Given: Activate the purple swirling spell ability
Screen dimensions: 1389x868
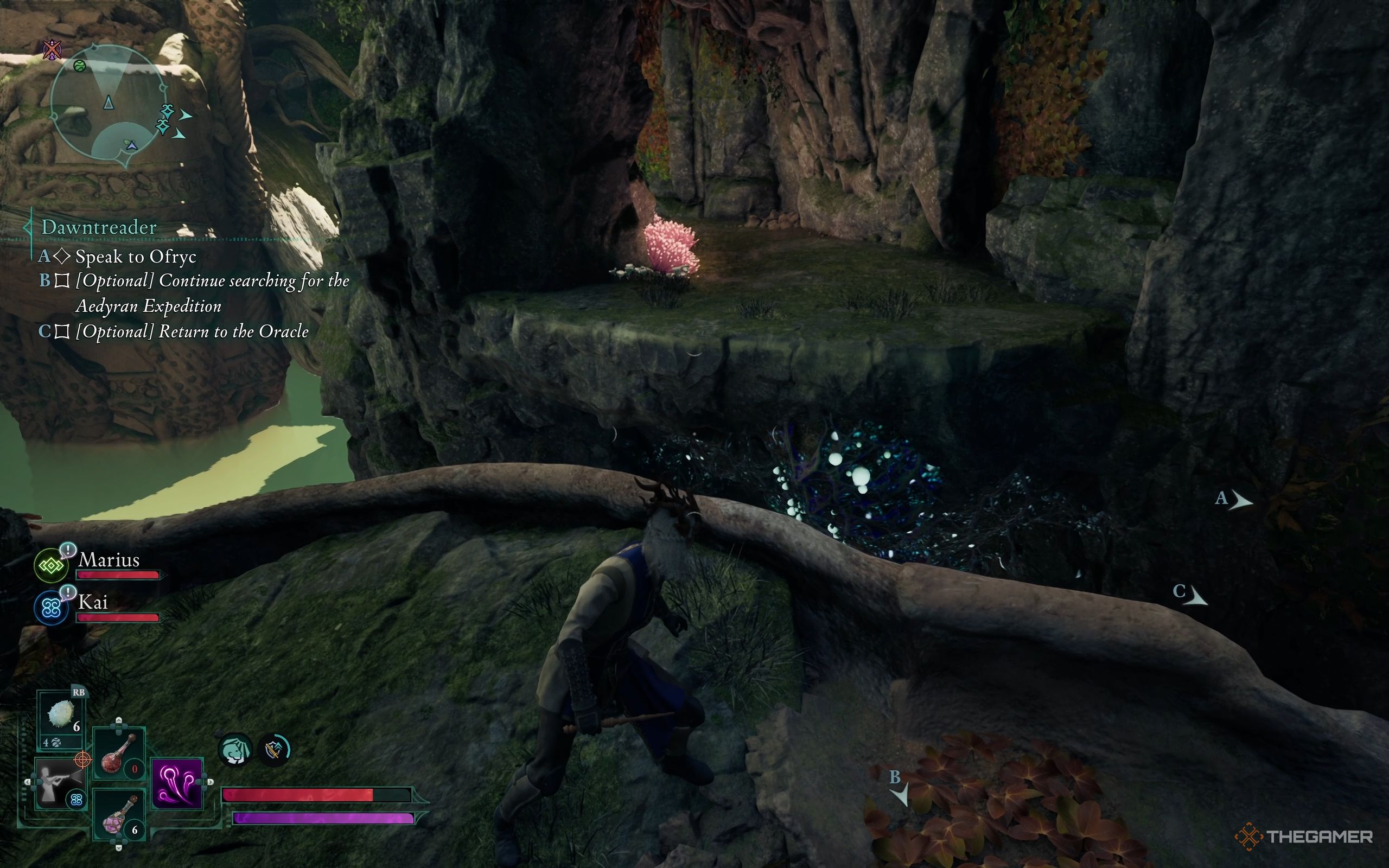Looking at the screenshot, I should point(177,783).
